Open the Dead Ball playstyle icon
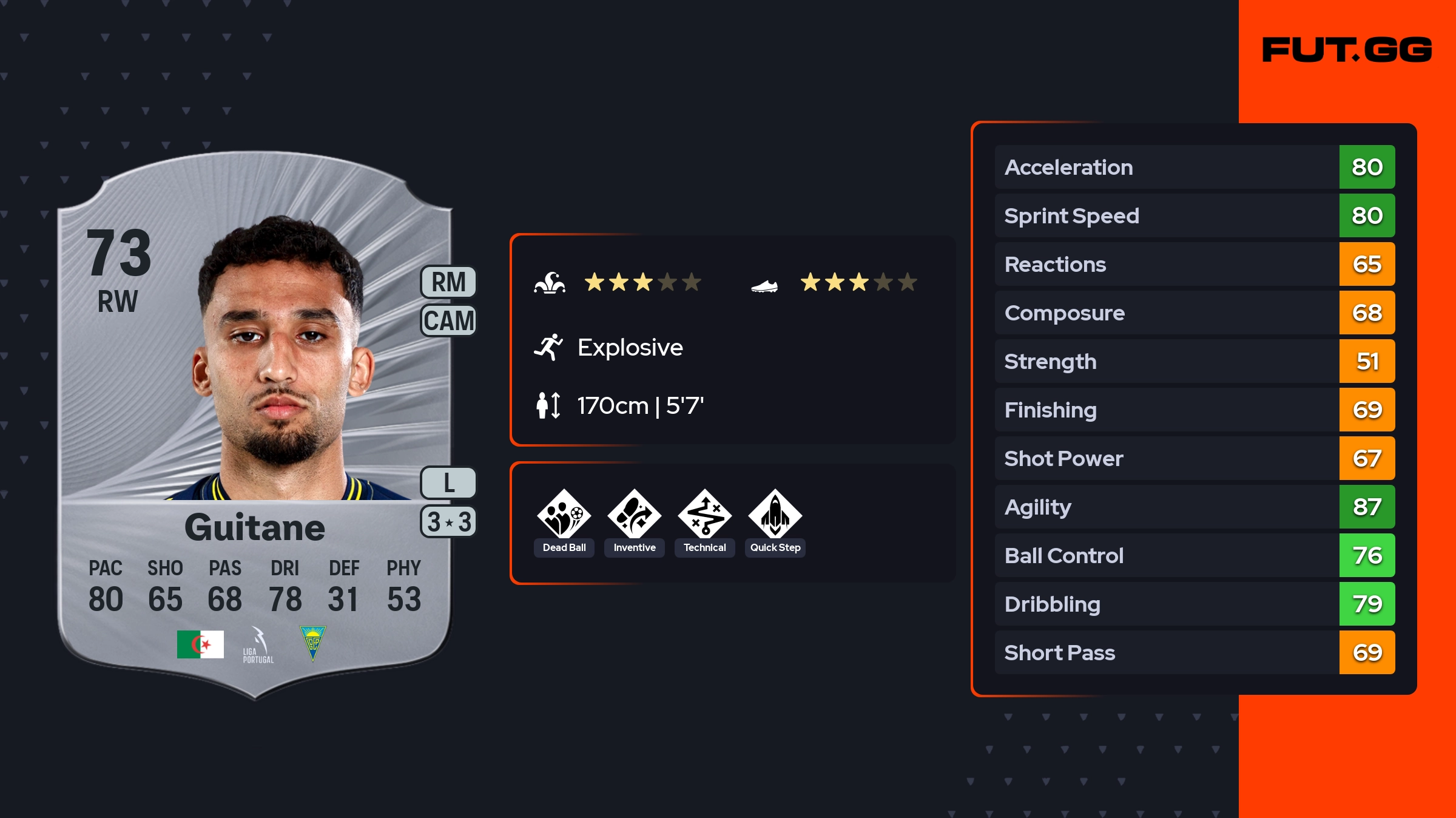 [564, 515]
